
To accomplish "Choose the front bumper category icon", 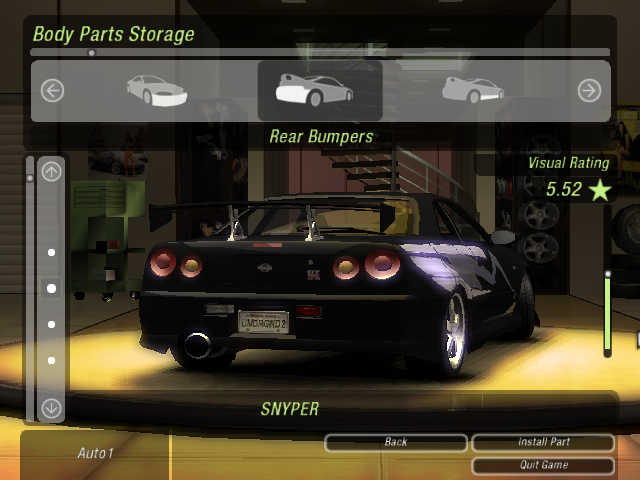I will (x=157, y=90).
